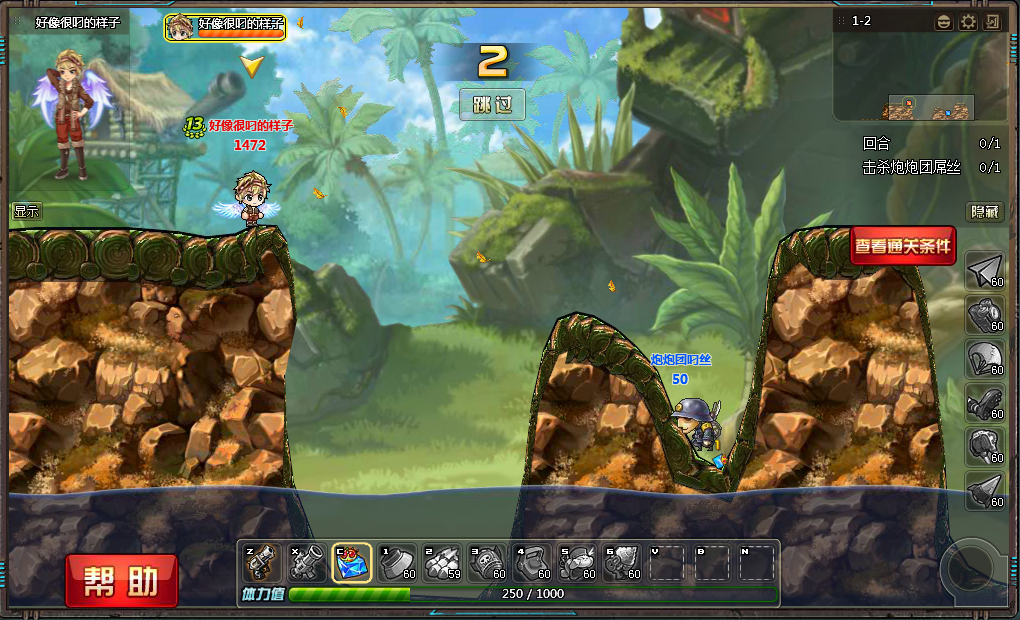Select the player name tag at top
This screenshot has width=1020, height=620.
[225, 27]
